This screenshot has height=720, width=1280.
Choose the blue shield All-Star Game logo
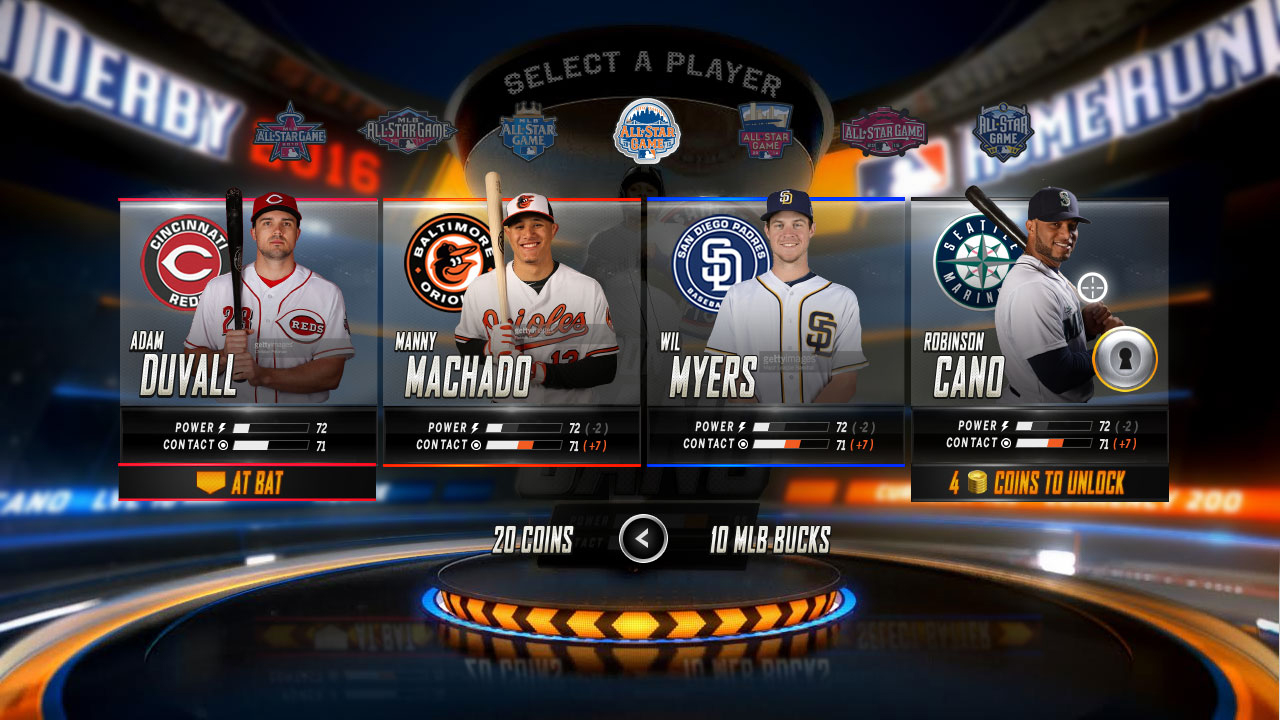coord(1003,132)
